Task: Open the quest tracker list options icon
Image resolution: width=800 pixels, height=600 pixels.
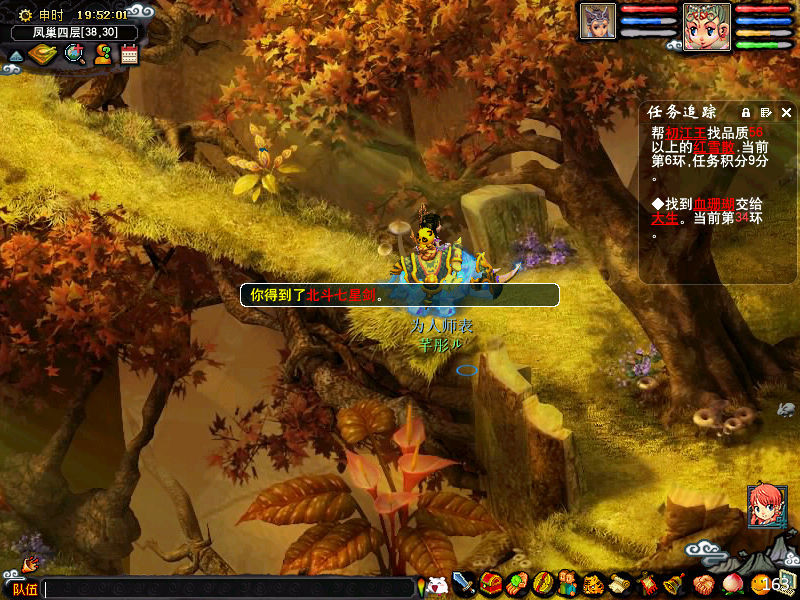Action: tap(766, 112)
